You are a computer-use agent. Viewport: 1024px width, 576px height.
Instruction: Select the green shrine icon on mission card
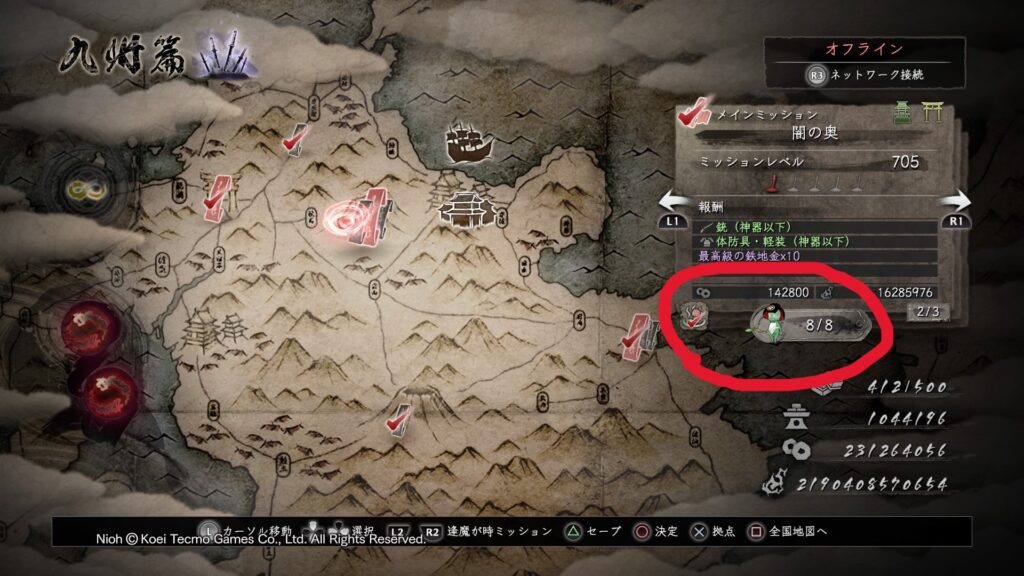pos(901,115)
